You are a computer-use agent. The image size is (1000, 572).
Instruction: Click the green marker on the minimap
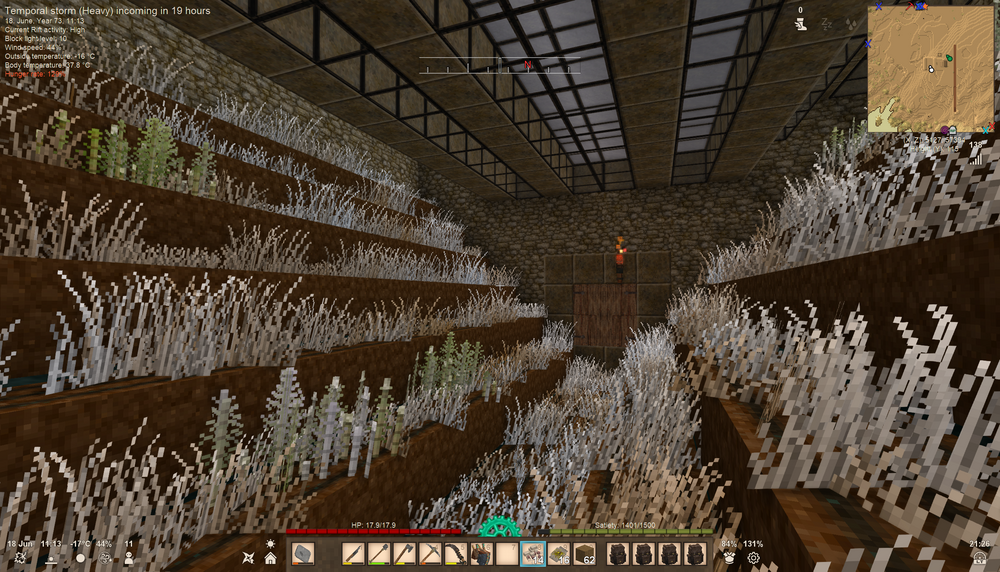click(948, 59)
